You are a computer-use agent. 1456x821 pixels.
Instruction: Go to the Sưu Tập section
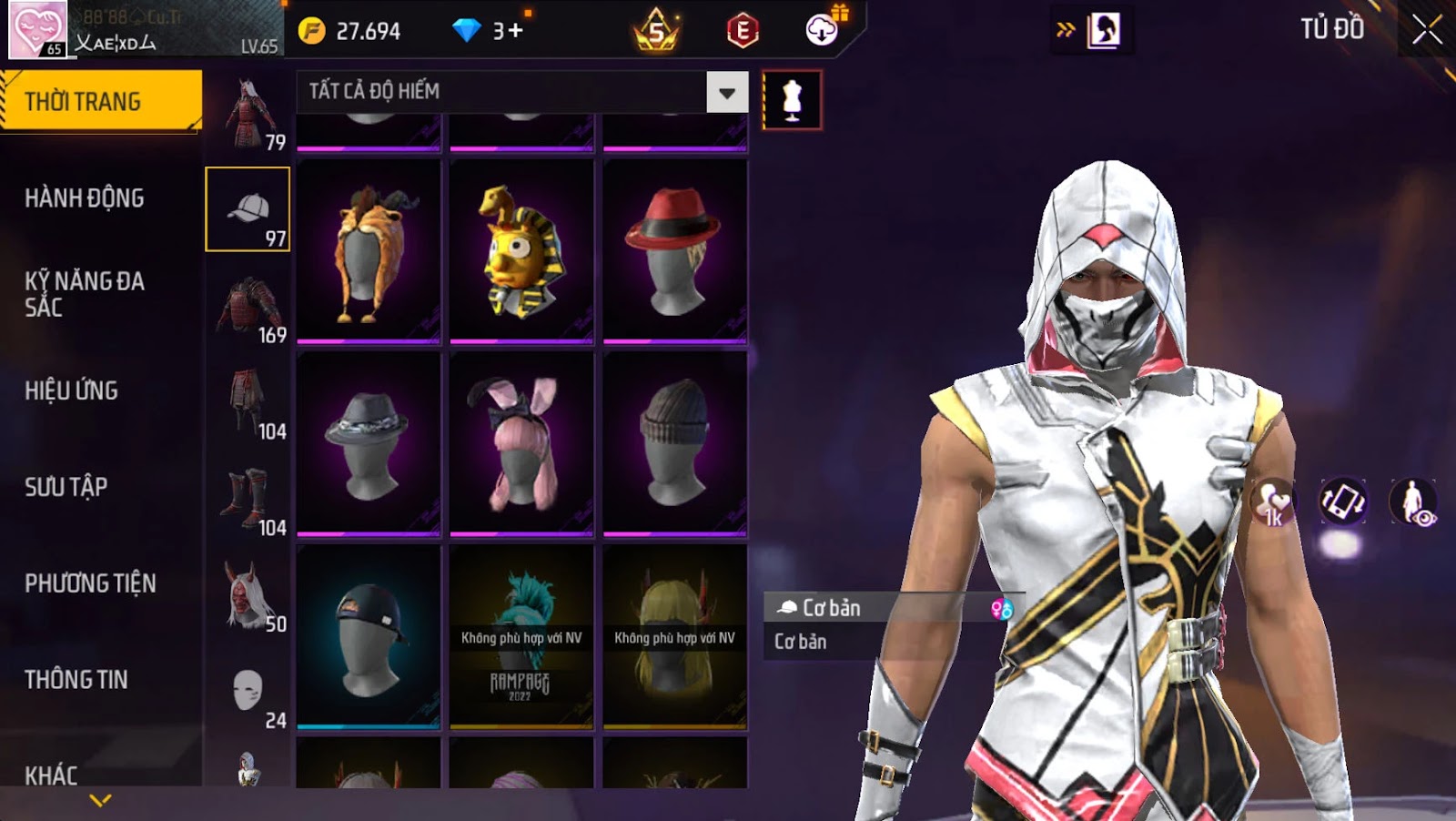[x=66, y=488]
